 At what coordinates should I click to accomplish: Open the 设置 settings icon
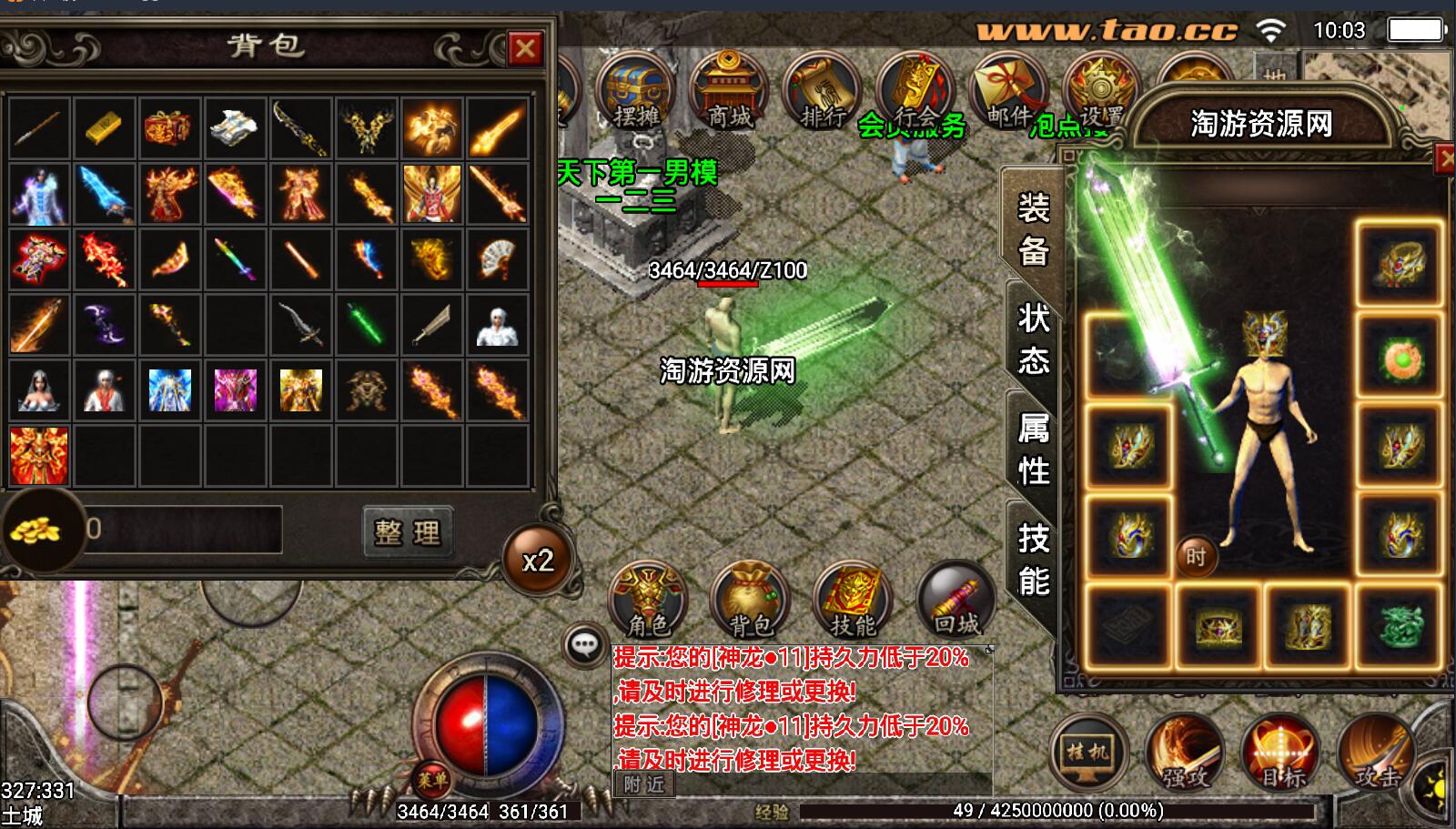[1100, 92]
